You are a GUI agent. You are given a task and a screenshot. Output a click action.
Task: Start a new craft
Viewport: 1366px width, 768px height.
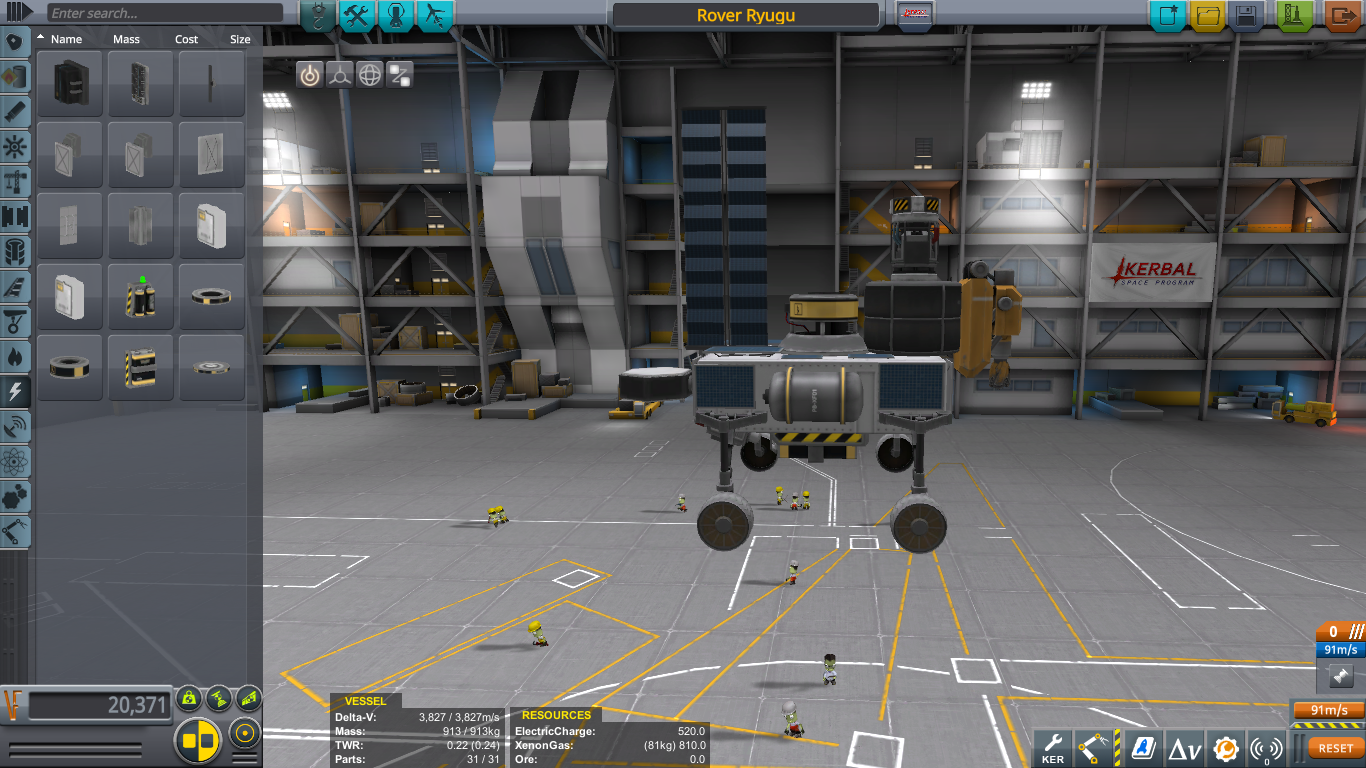pos(1167,16)
